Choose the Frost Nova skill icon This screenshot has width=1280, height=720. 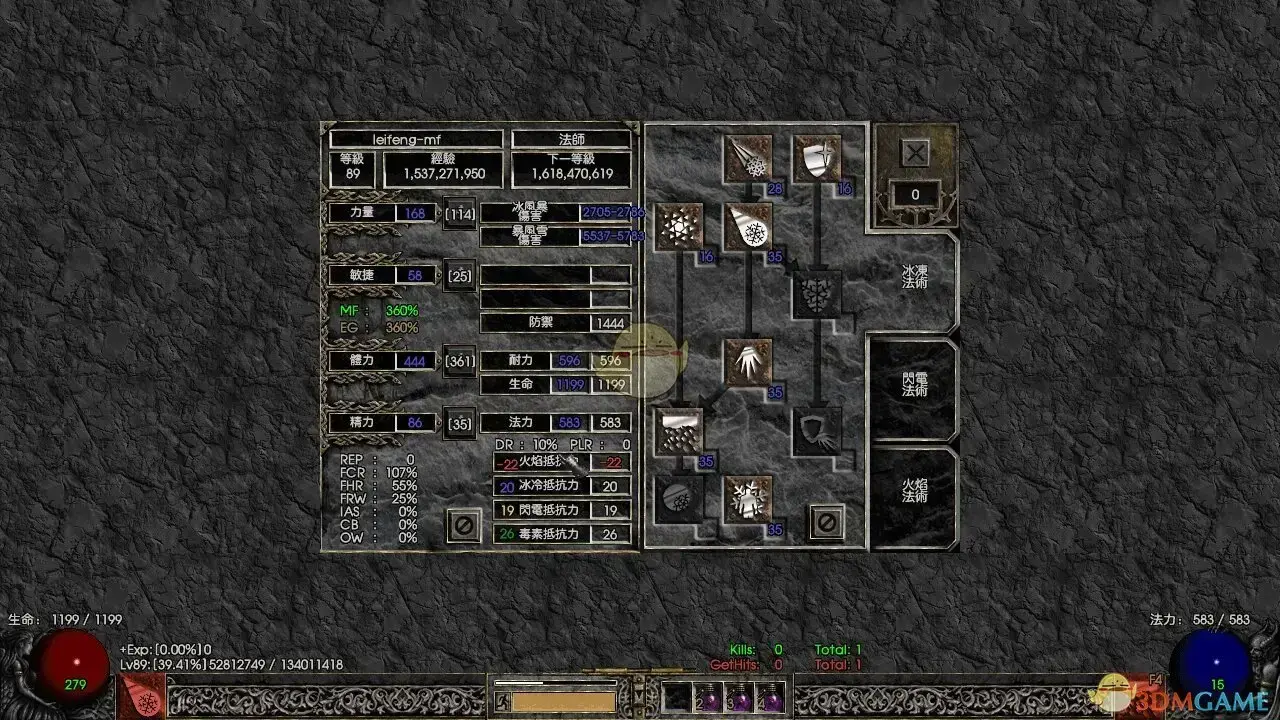pos(679,227)
